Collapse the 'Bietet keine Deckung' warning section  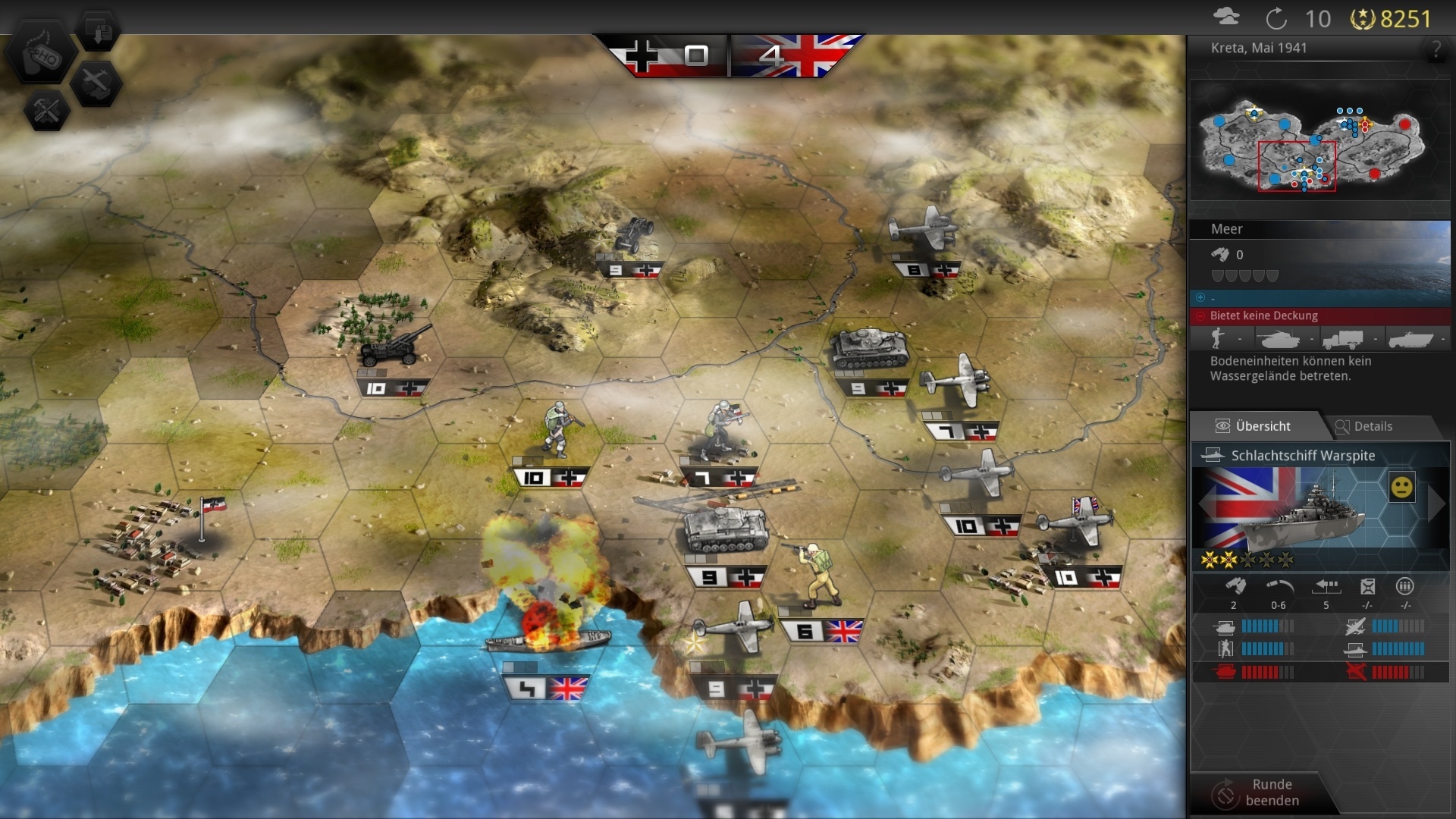point(1200,315)
